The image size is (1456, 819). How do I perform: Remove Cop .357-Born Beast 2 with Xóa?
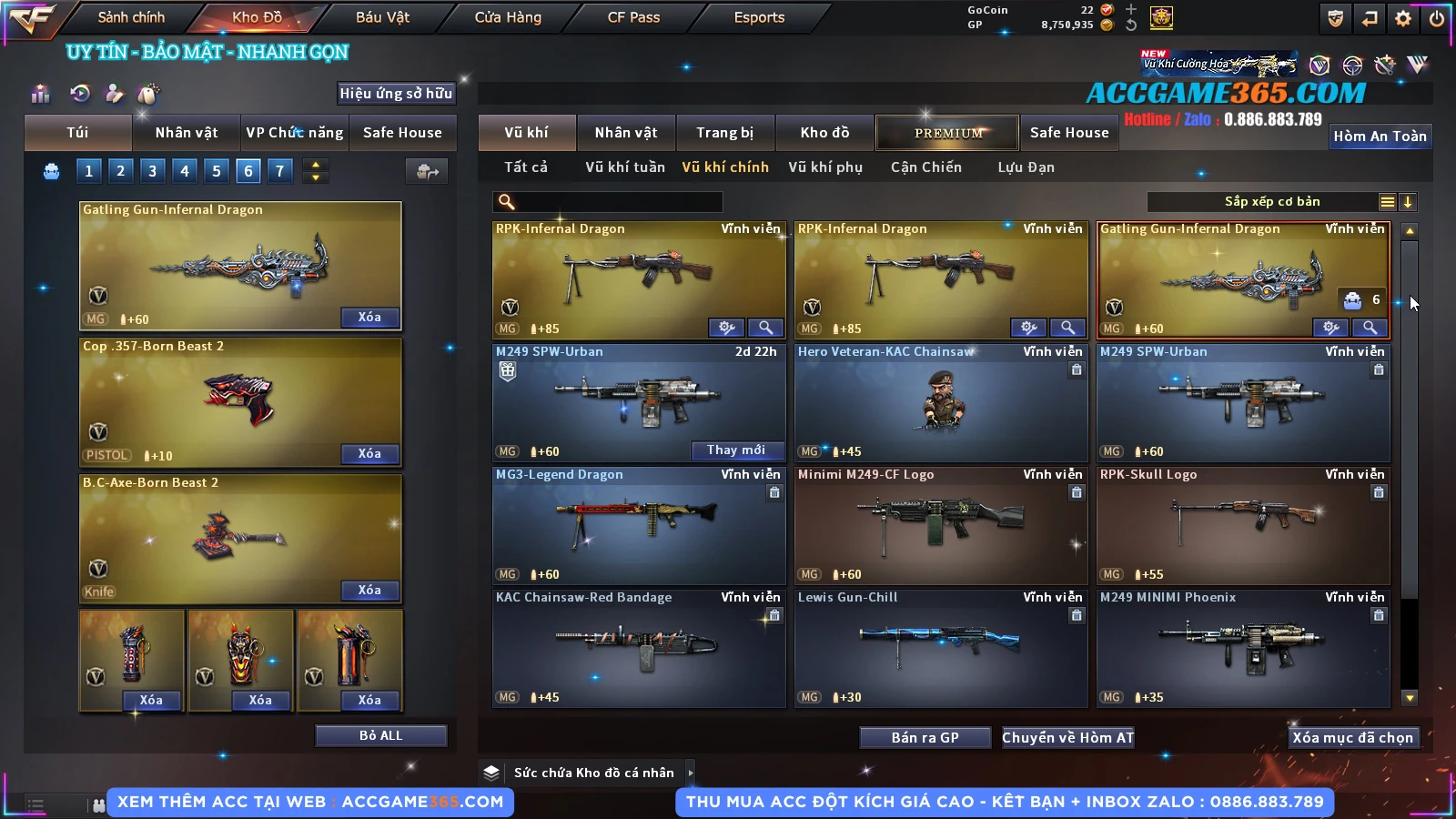pos(369,453)
